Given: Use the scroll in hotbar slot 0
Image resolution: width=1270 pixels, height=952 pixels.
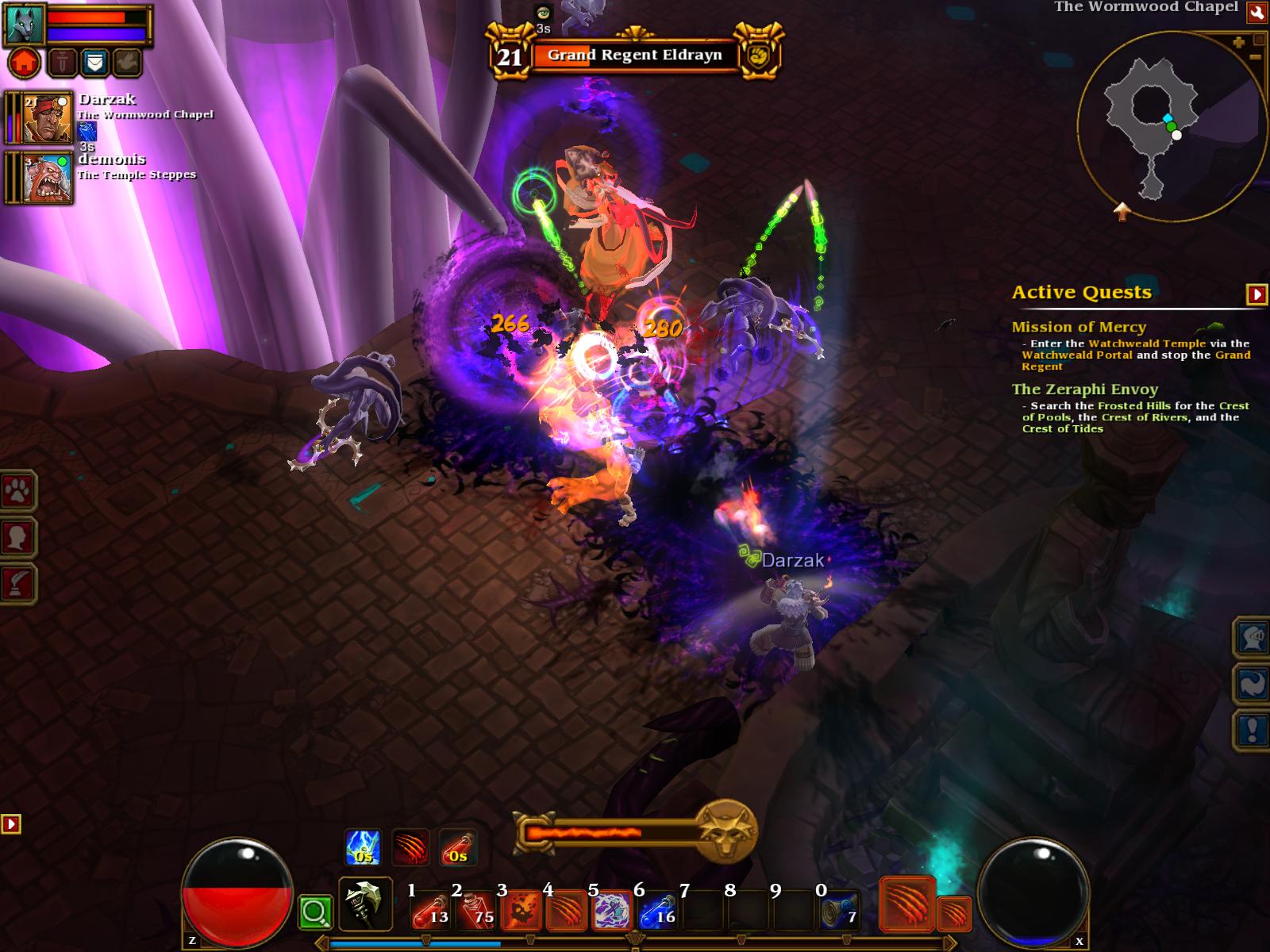Looking at the screenshot, I should tap(839, 910).
